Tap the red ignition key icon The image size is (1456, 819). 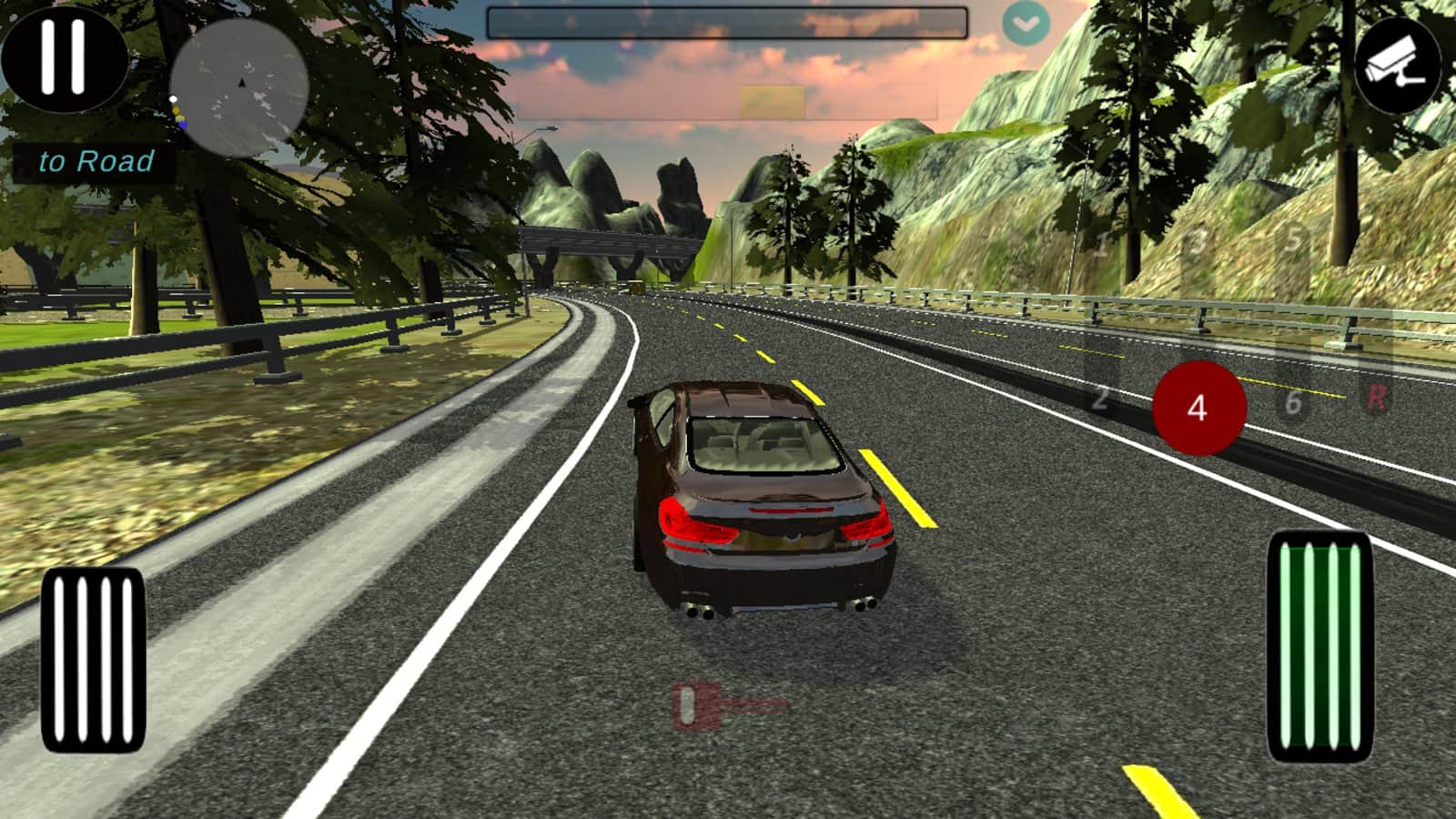(x=728, y=705)
